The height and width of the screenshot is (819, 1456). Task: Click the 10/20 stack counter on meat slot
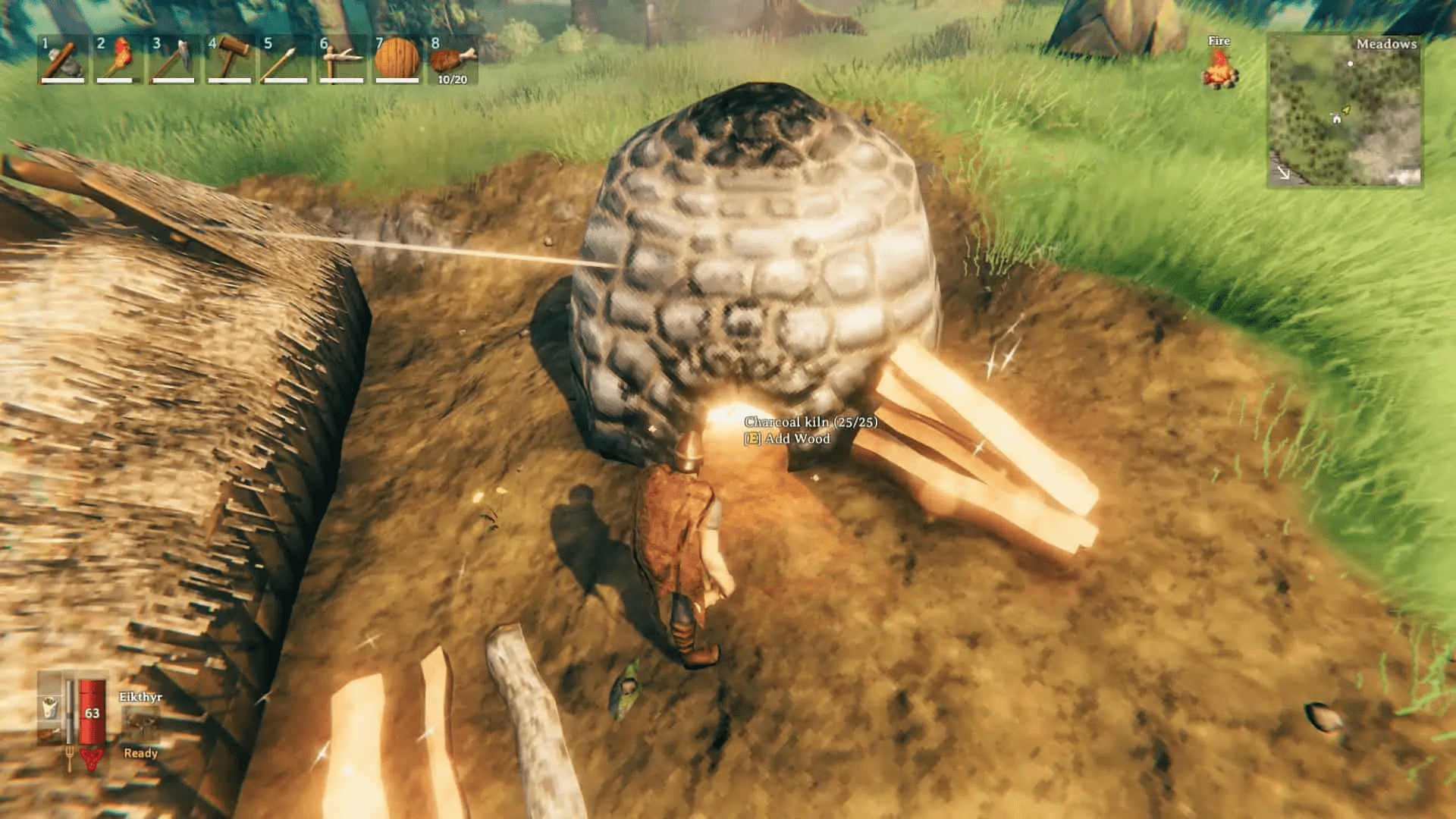point(453,78)
